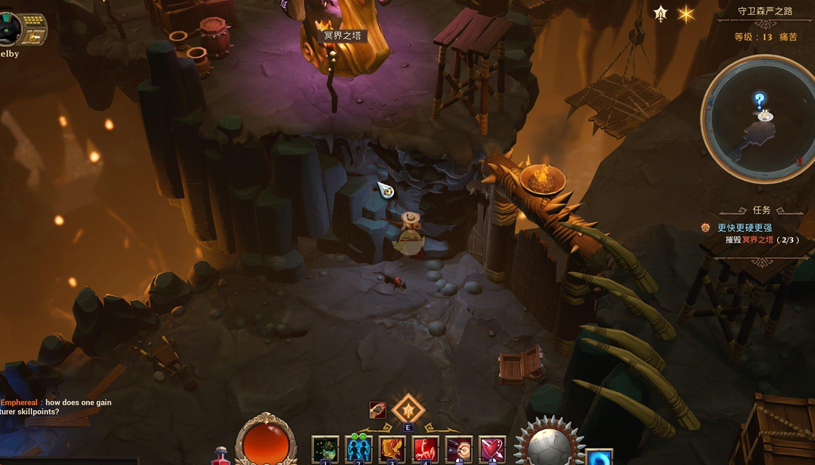Use the red health potion
The image size is (815, 465).
tap(221, 457)
